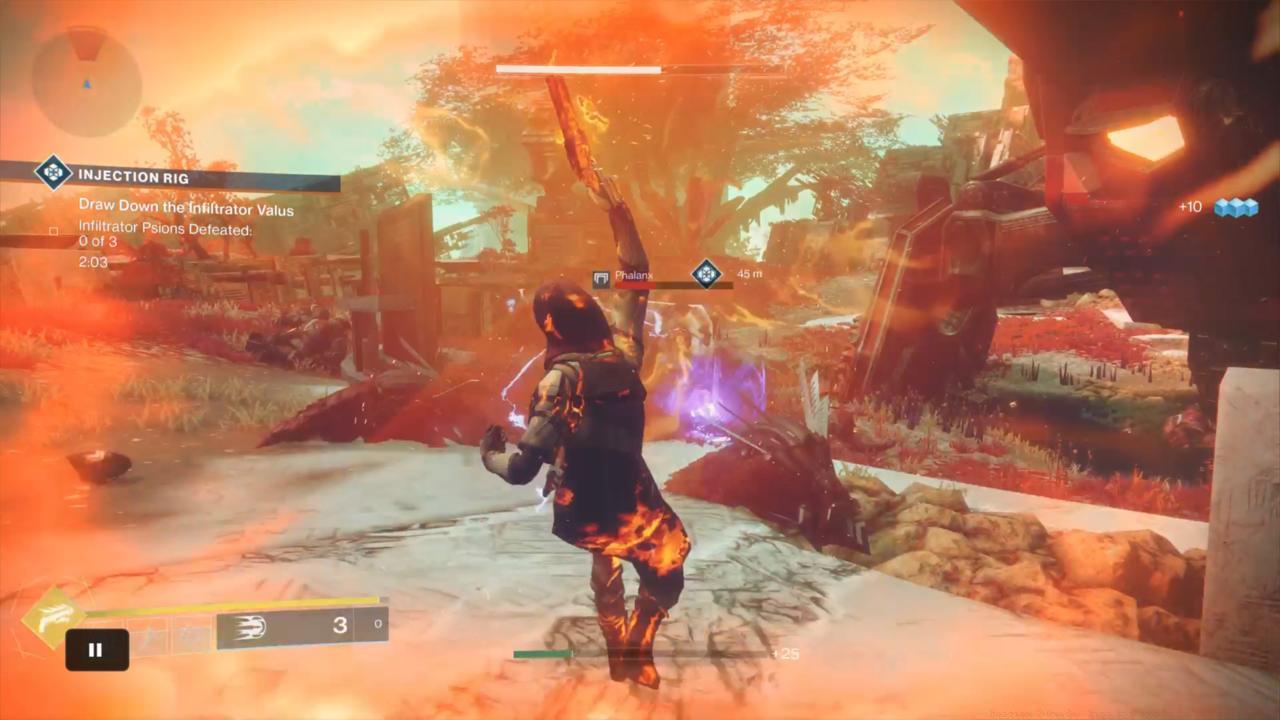The height and width of the screenshot is (720, 1280).
Task: Activate the golden Super ability diamond
Action: [51, 617]
